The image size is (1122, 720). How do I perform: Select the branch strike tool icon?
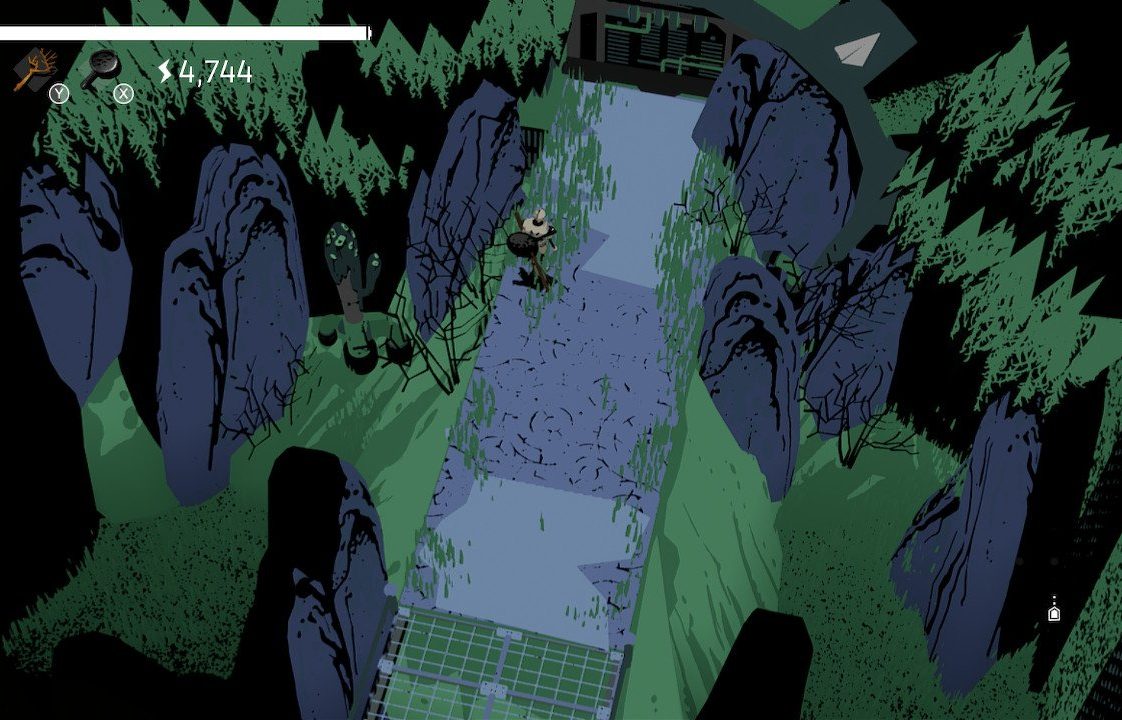34,69
